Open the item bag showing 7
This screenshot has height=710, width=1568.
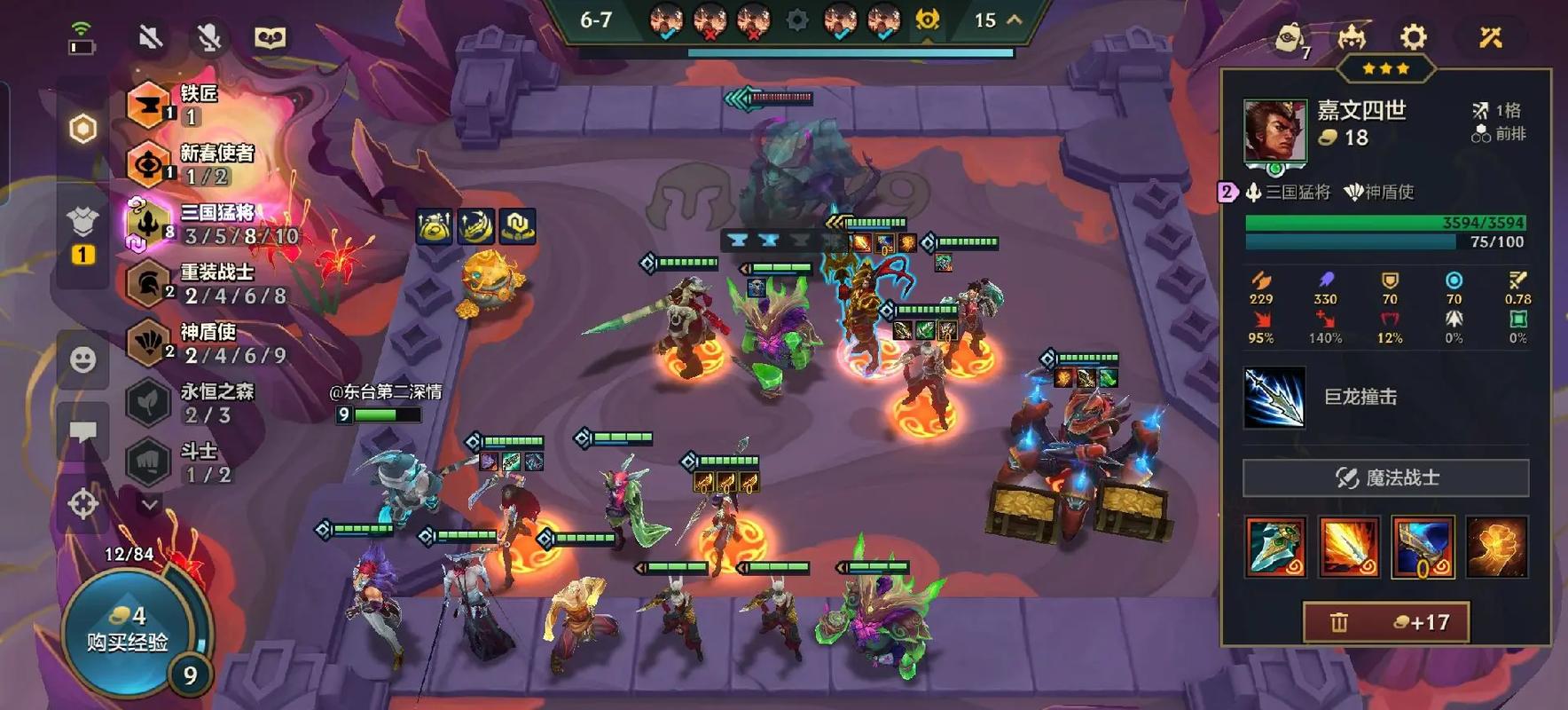pos(1290,39)
